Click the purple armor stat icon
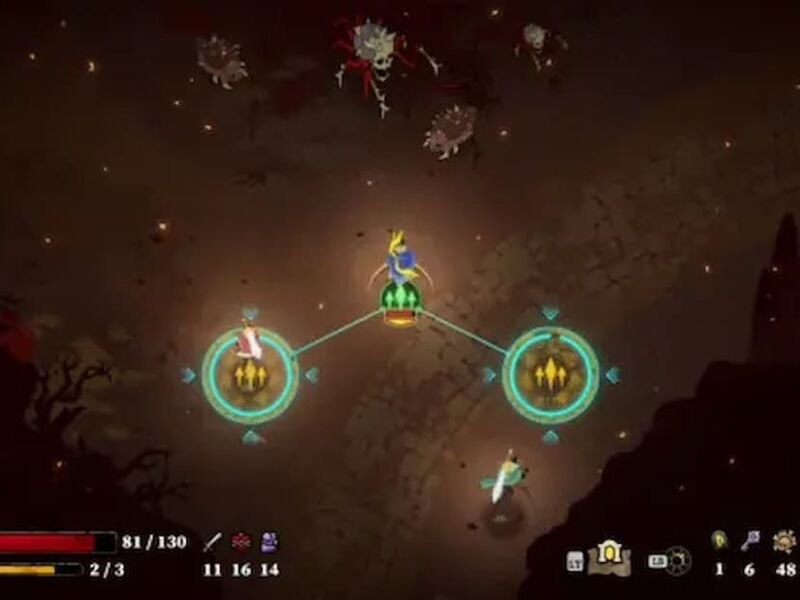The image size is (800, 600). click(268, 543)
